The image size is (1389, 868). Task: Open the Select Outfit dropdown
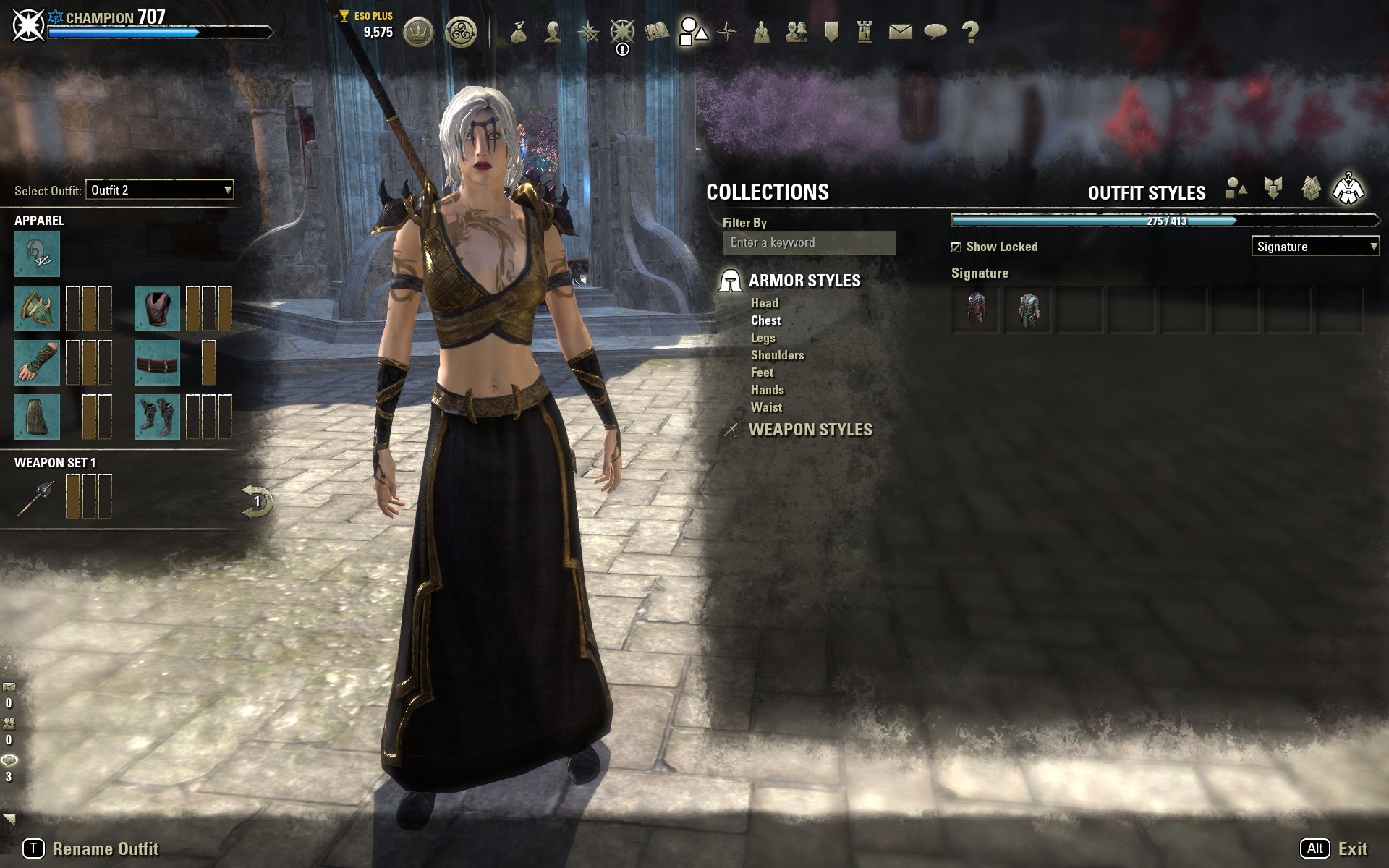tap(159, 190)
